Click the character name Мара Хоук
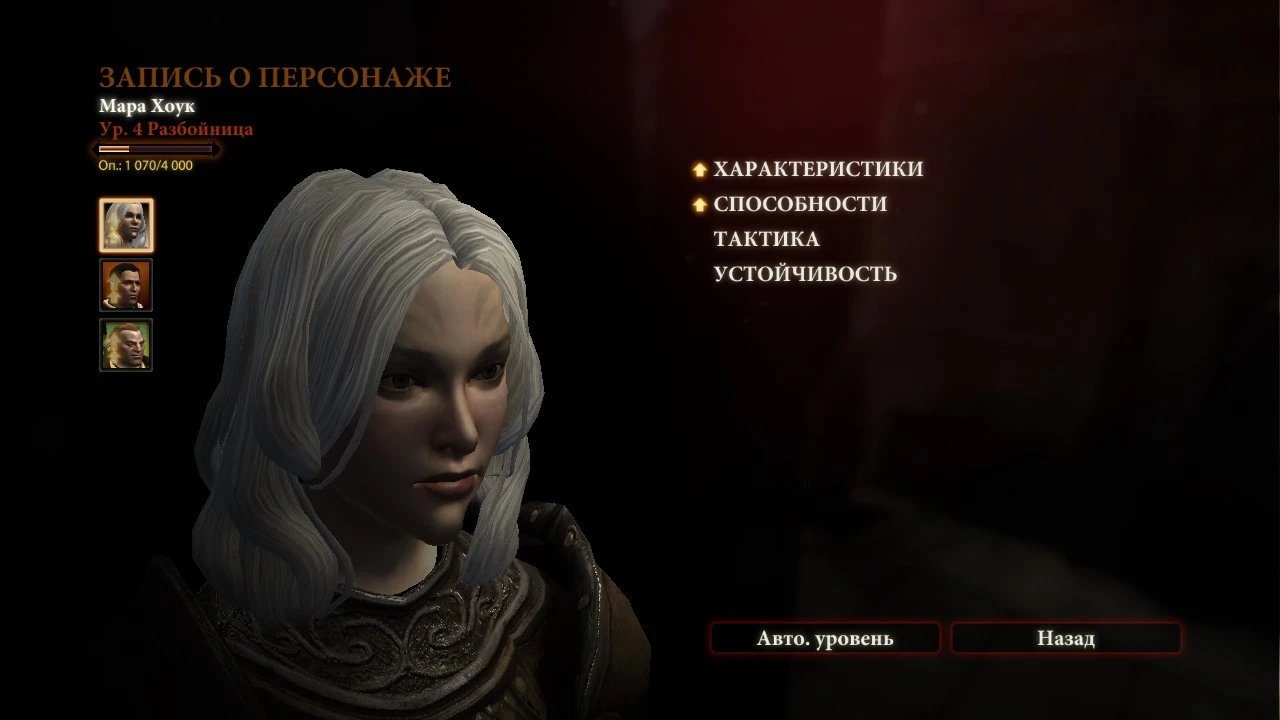 (x=149, y=106)
